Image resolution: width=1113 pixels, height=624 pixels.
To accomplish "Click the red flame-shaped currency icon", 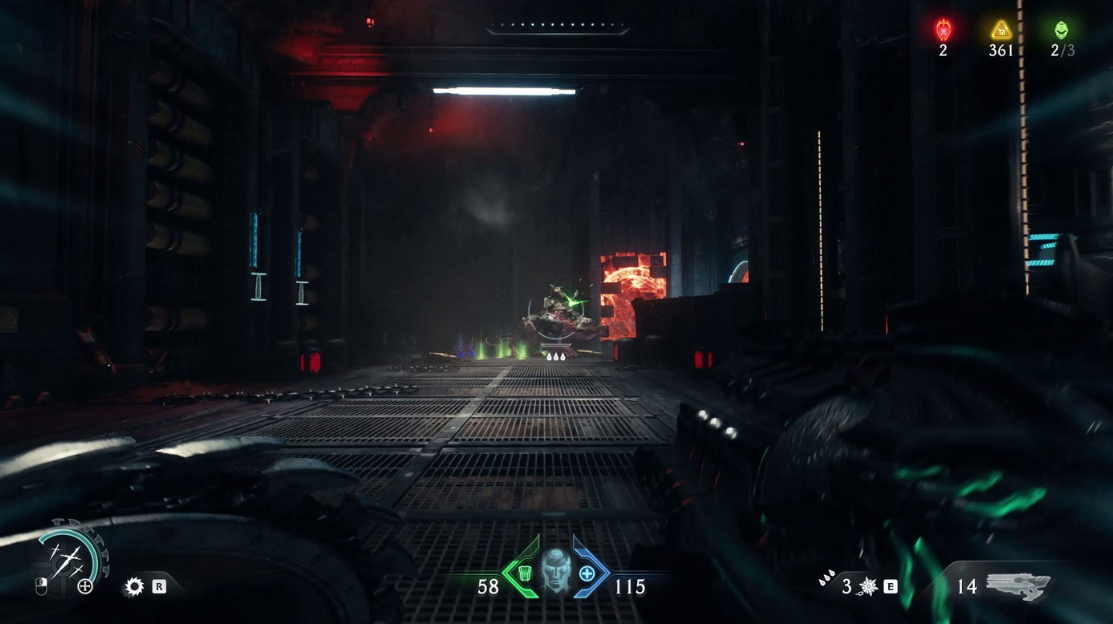I will coord(942,30).
